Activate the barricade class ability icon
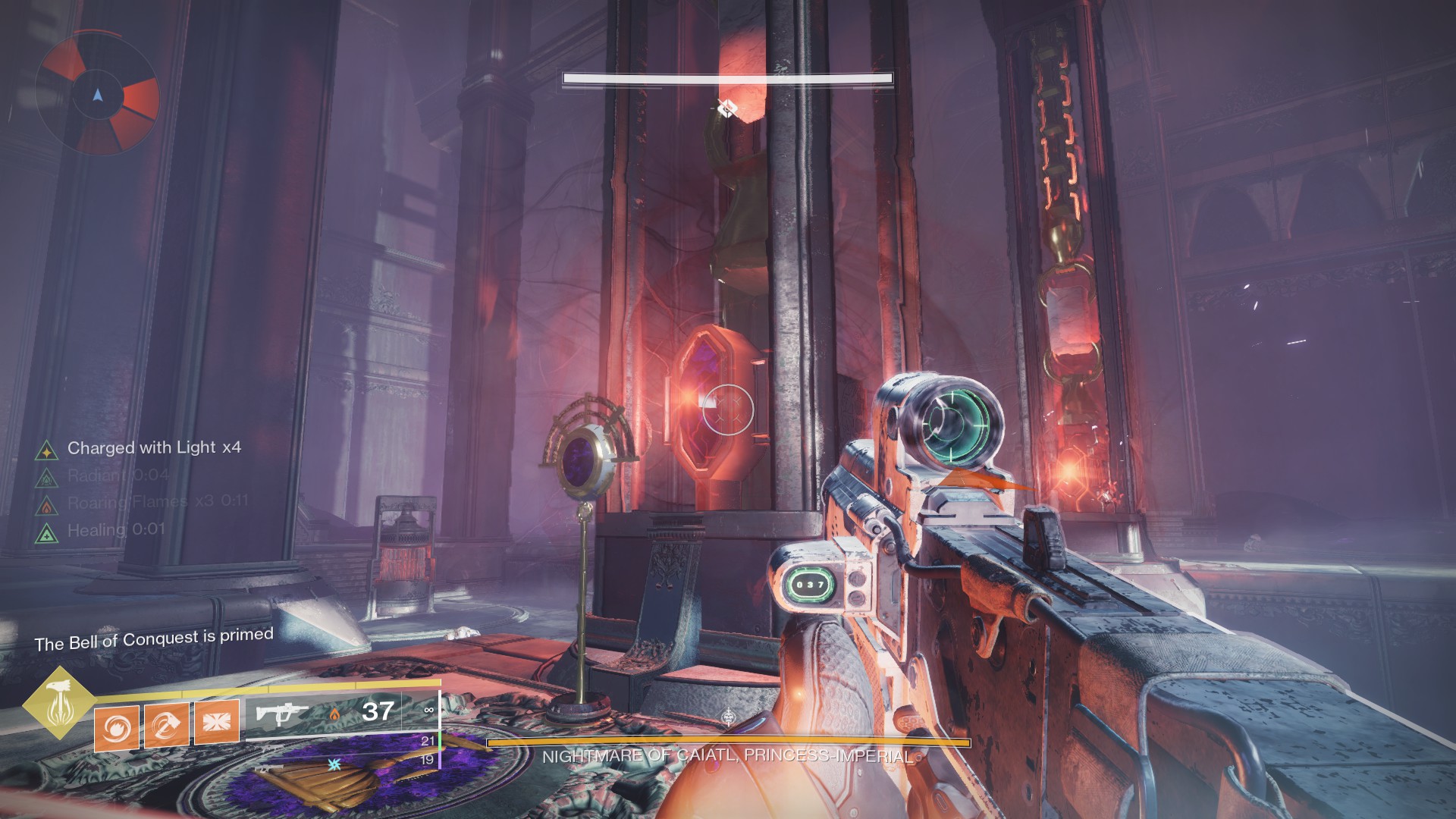 (217, 720)
